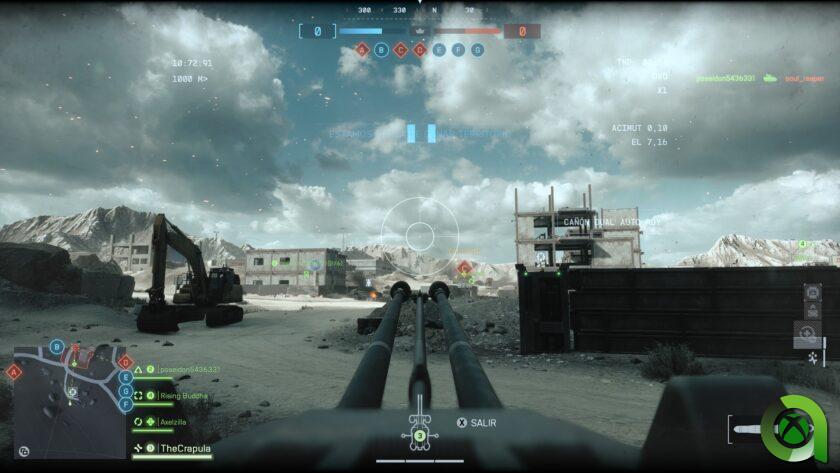Click the objective D marker on the minimap
The height and width of the screenshot is (473, 840).
tap(125, 362)
